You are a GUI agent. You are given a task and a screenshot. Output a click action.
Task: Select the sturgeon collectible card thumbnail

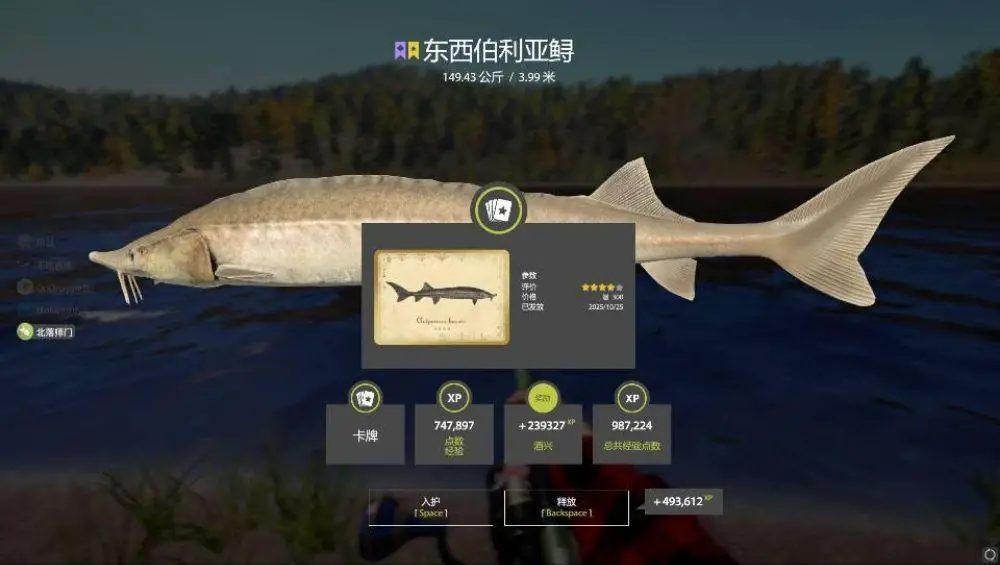pyautogui.click(x=441, y=297)
